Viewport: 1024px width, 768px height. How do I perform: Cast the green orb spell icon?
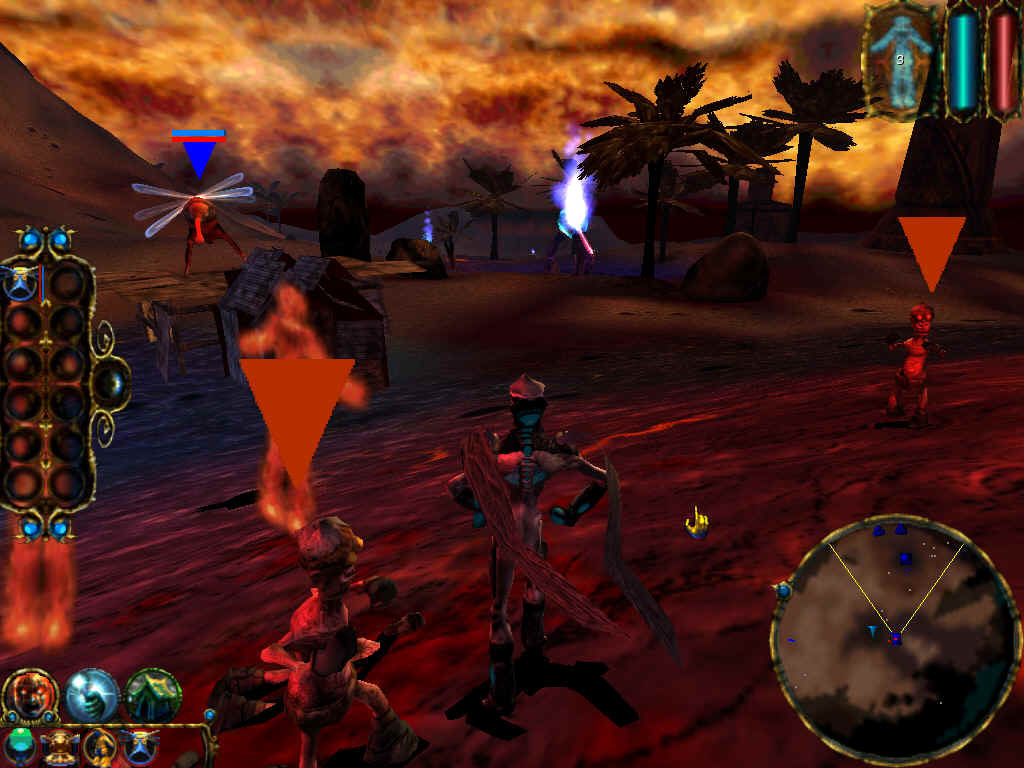pyautogui.click(x=21, y=746)
